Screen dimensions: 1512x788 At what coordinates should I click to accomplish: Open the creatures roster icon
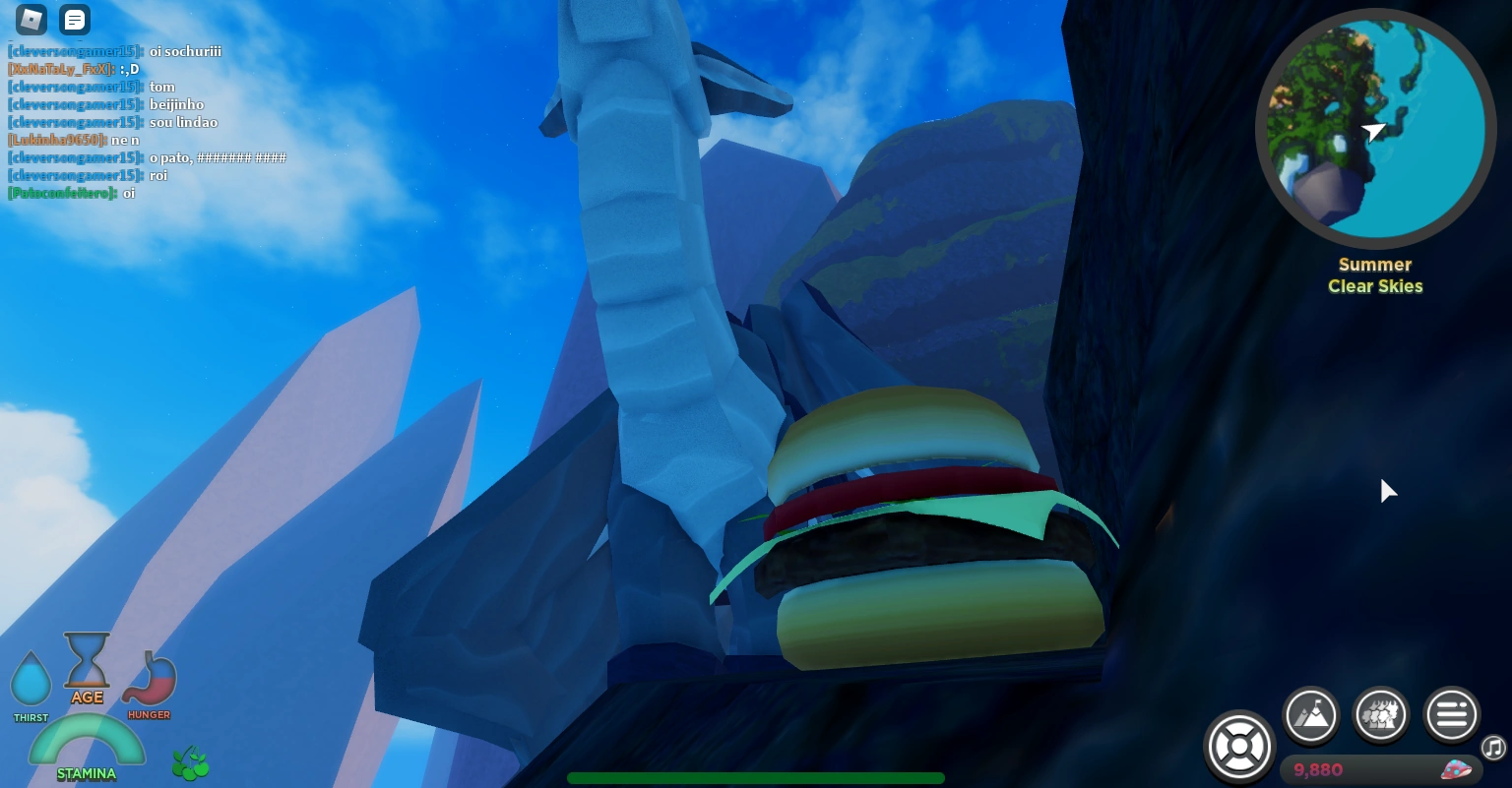pyautogui.click(x=1381, y=715)
